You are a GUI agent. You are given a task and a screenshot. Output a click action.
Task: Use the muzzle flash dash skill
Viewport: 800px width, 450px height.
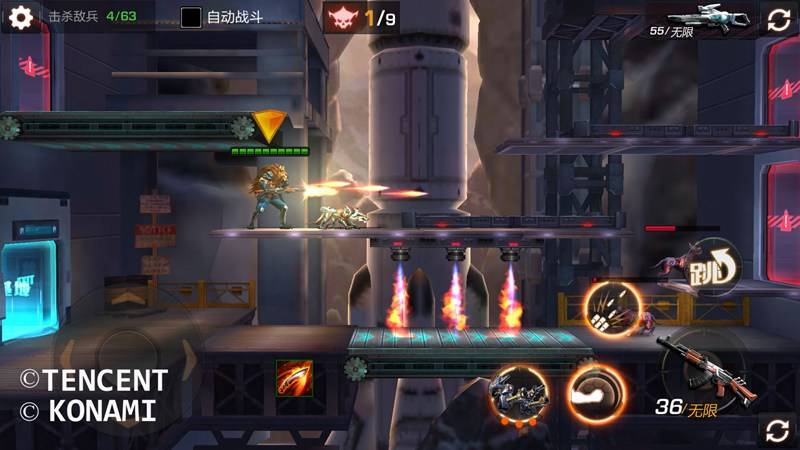(596, 393)
